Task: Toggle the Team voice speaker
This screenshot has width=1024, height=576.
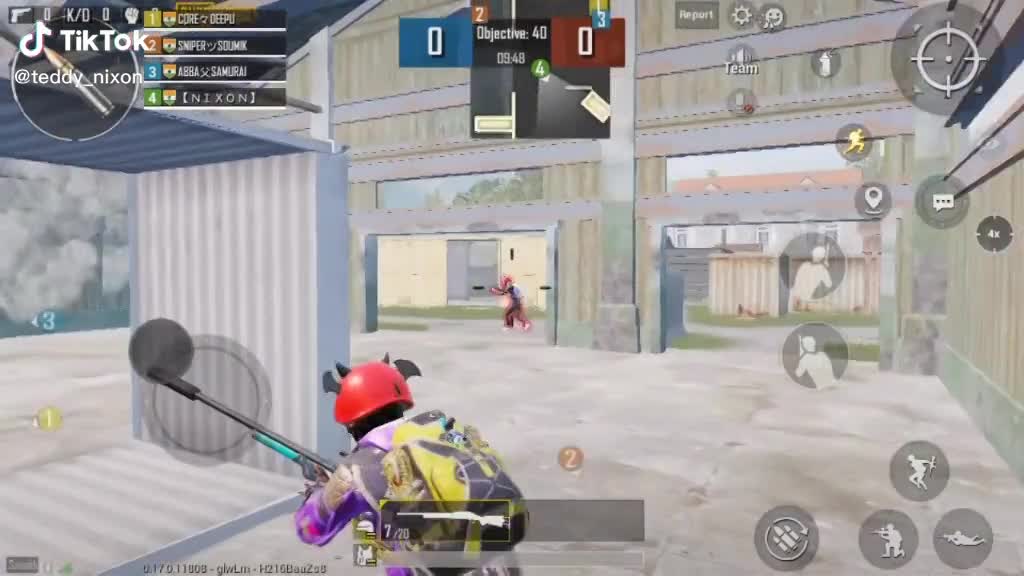Action: [741, 58]
